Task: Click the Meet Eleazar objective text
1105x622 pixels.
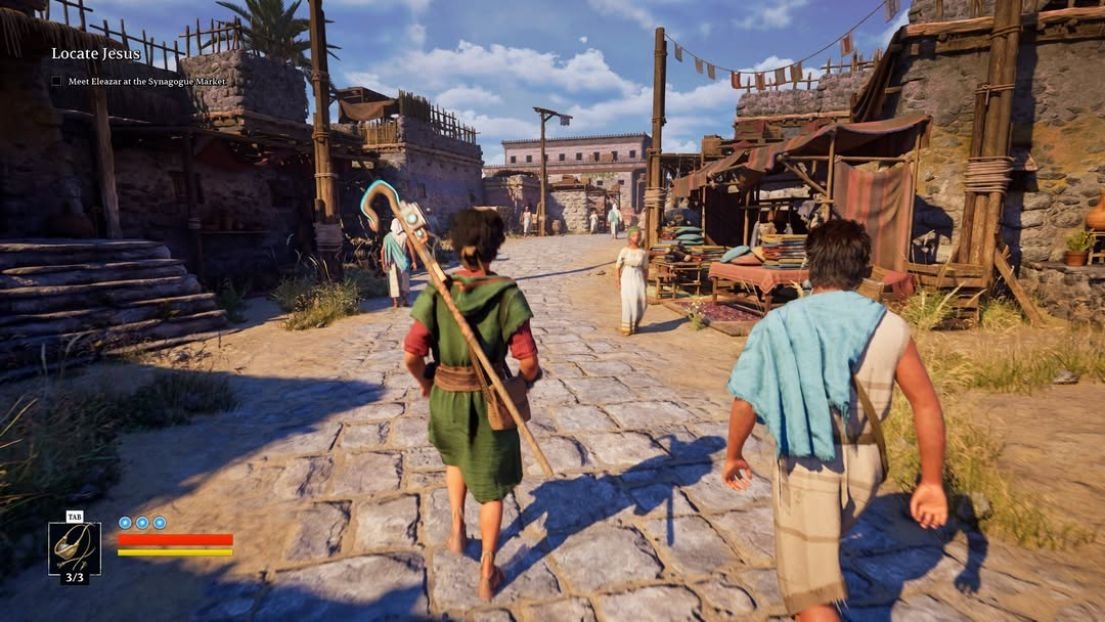Action: tap(147, 81)
